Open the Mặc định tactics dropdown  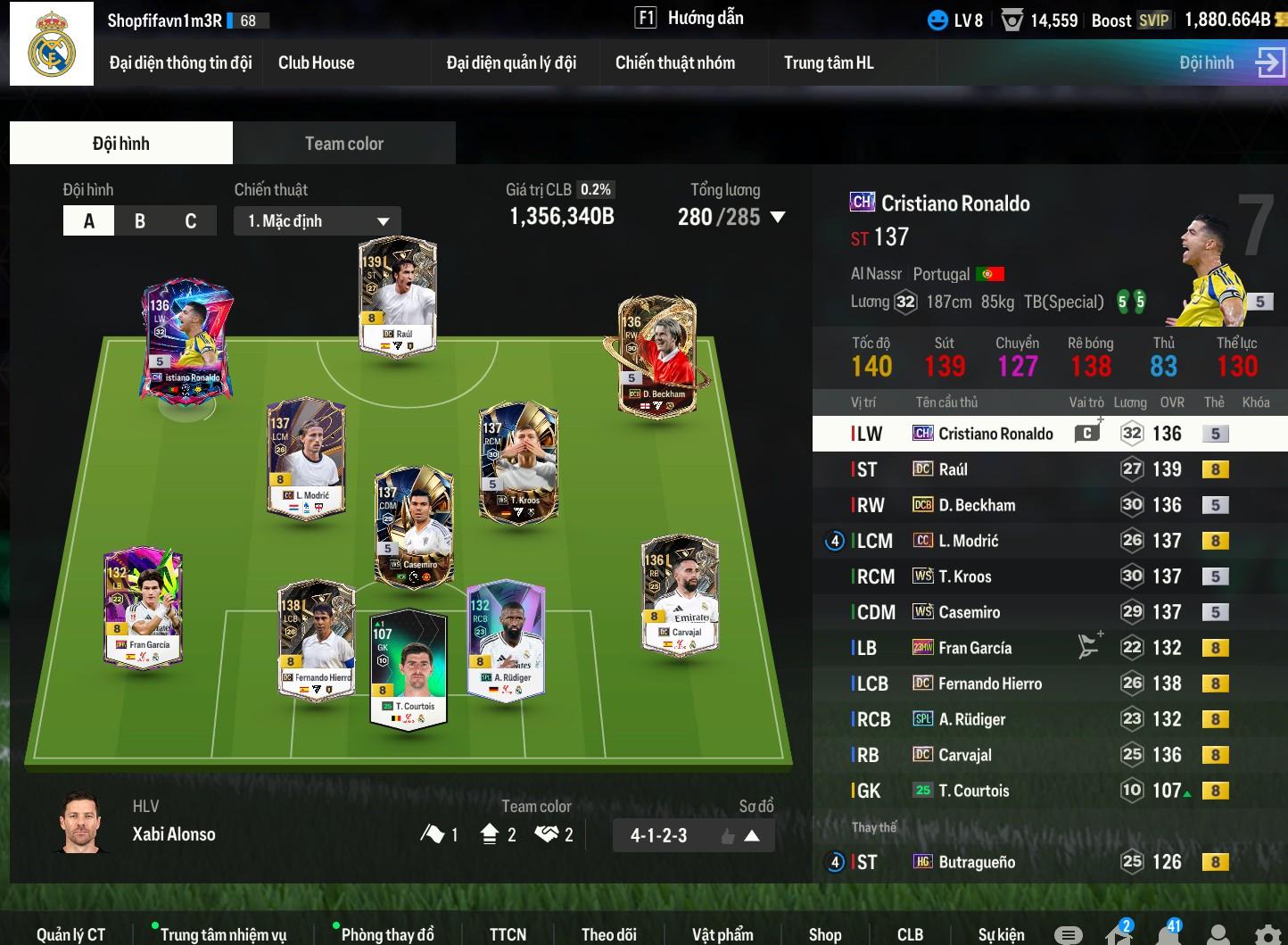pos(318,221)
